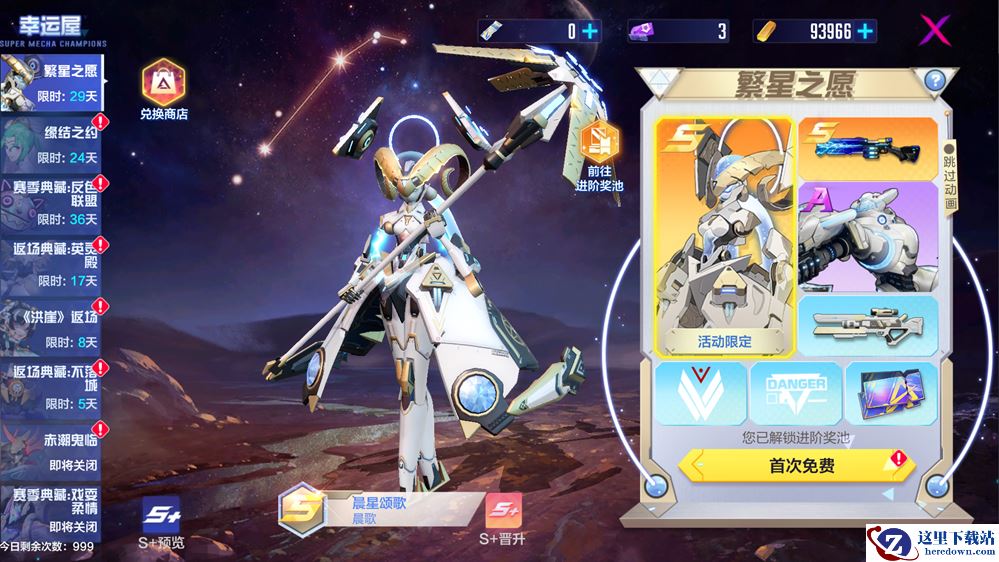
Task: Go to the 前往进阶奖池 advanced pool
Action: point(600,153)
